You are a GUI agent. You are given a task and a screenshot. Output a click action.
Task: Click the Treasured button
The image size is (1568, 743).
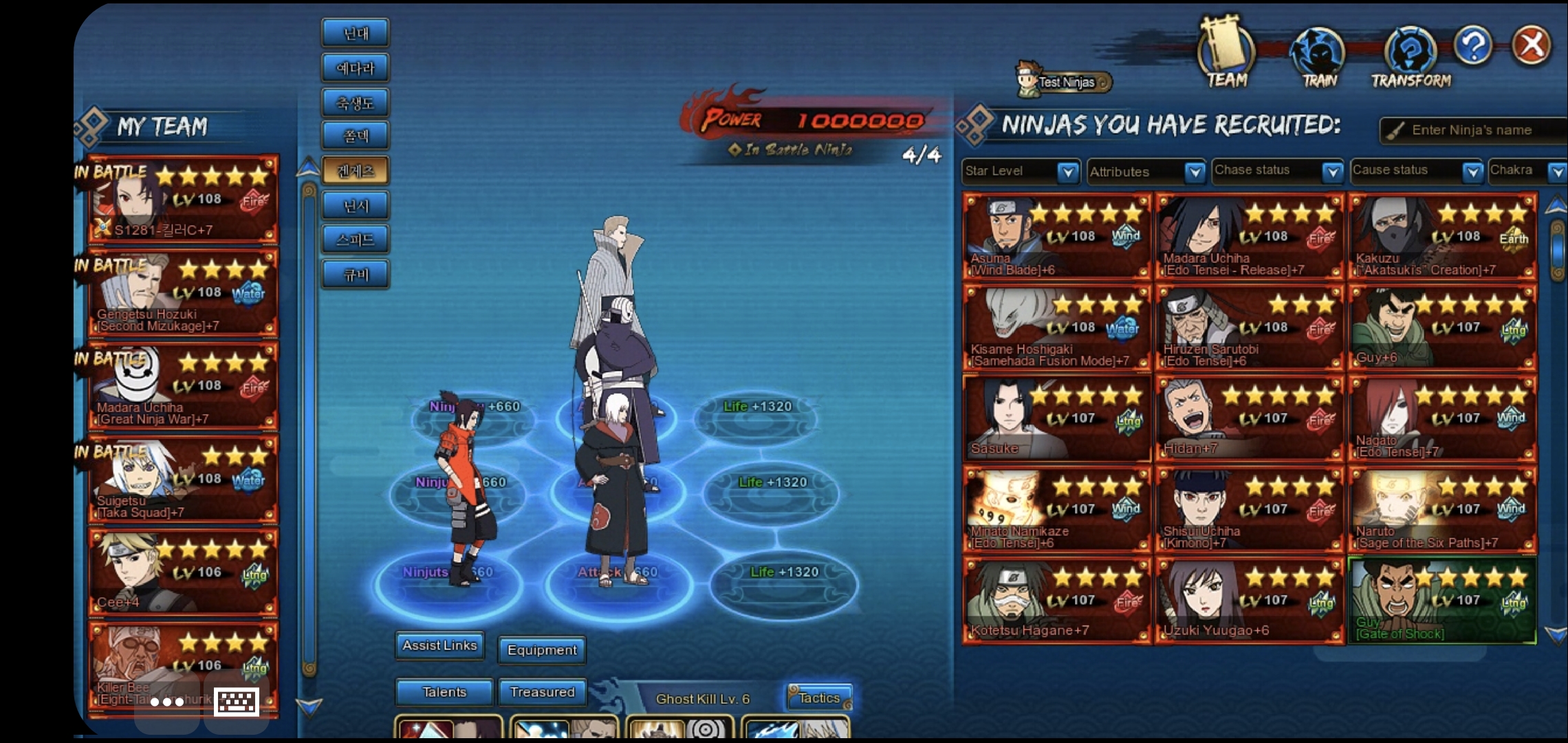[x=542, y=692]
